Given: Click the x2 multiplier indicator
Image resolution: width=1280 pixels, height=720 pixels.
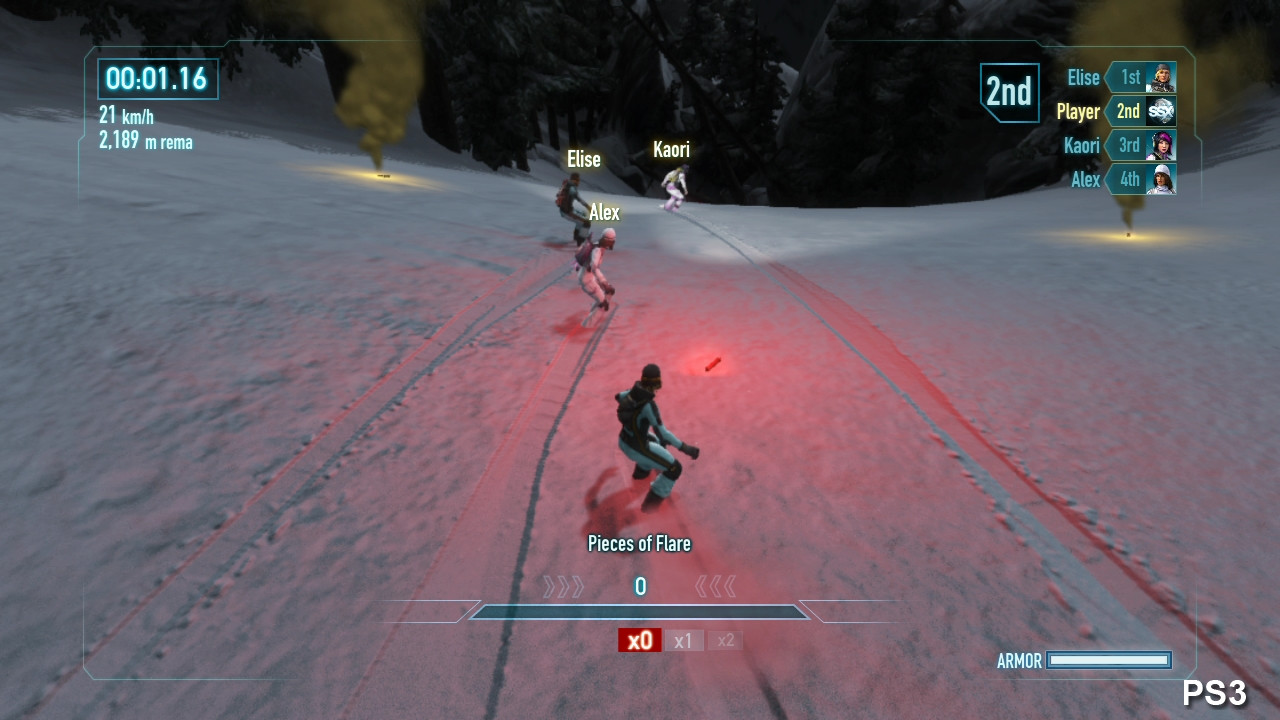Looking at the screenshot, I should pos(725,640).
